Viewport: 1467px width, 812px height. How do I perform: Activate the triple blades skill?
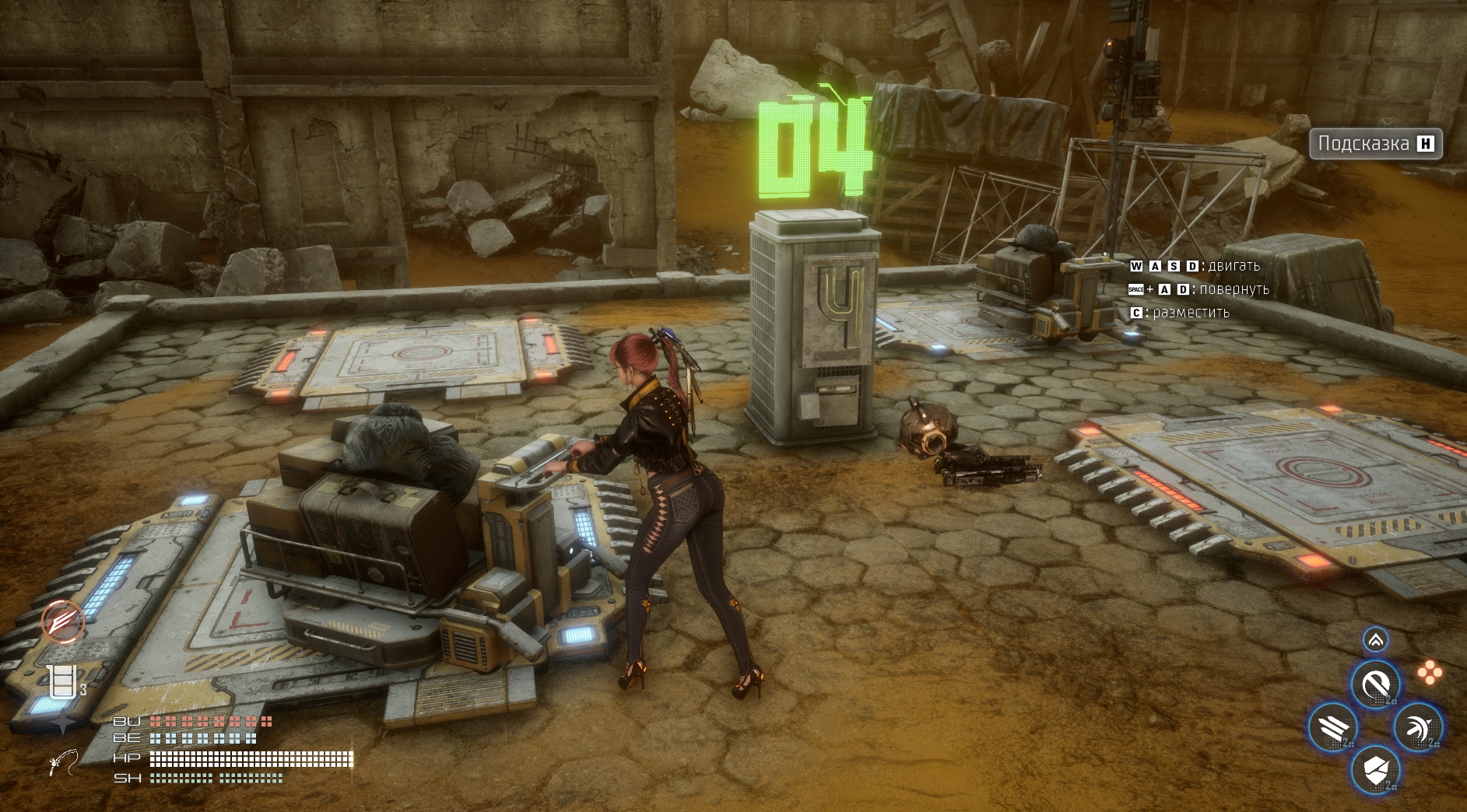click(x=1333, y=728)
